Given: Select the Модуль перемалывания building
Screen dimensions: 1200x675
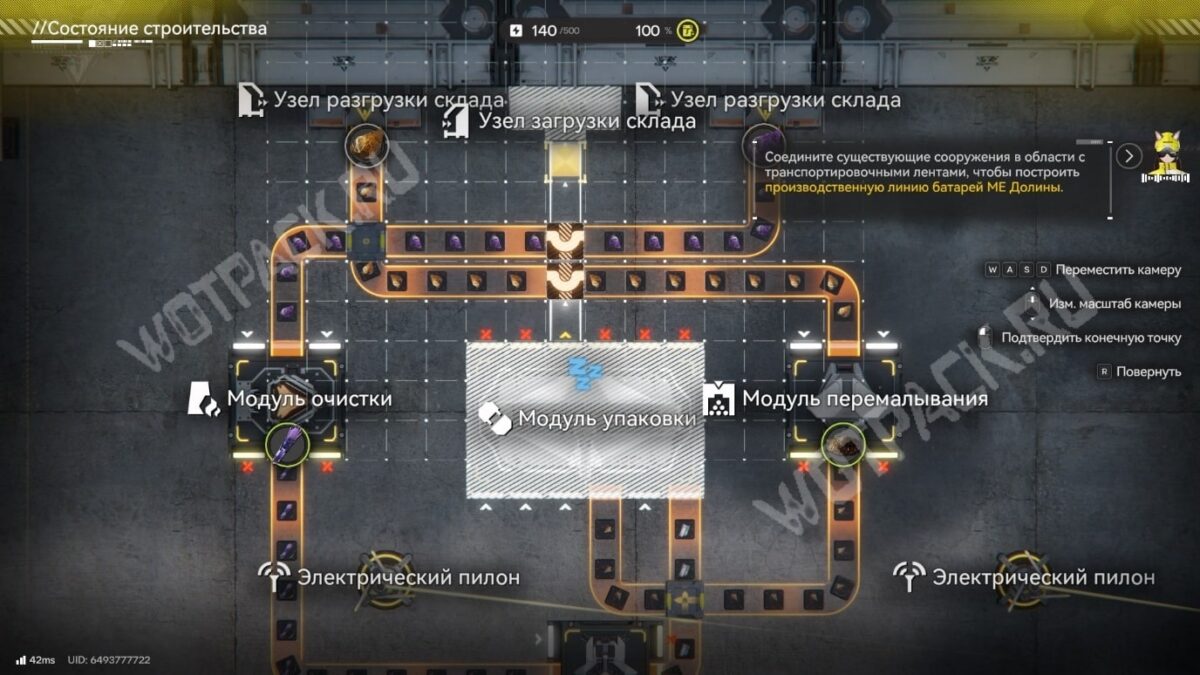Looking at the screenshot, I should click(x=840, y=400).
